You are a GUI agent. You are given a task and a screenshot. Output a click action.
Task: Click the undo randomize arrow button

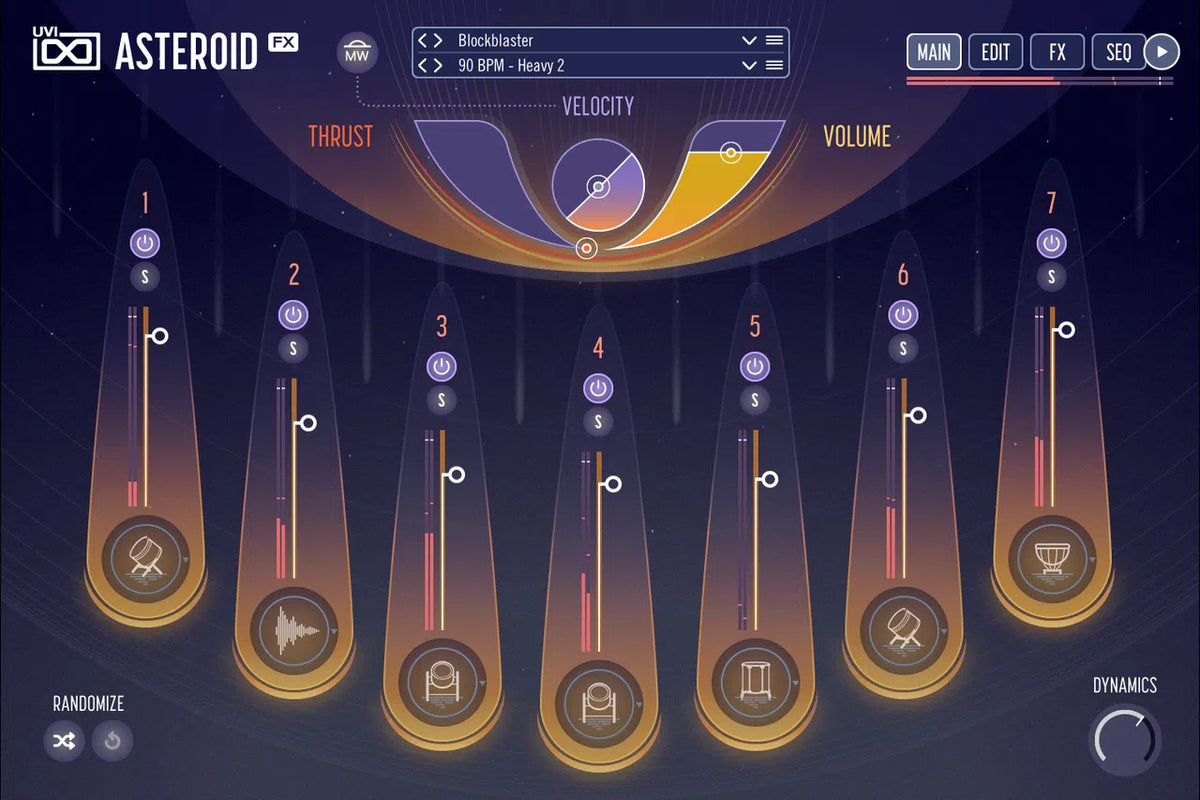[112, 741]
